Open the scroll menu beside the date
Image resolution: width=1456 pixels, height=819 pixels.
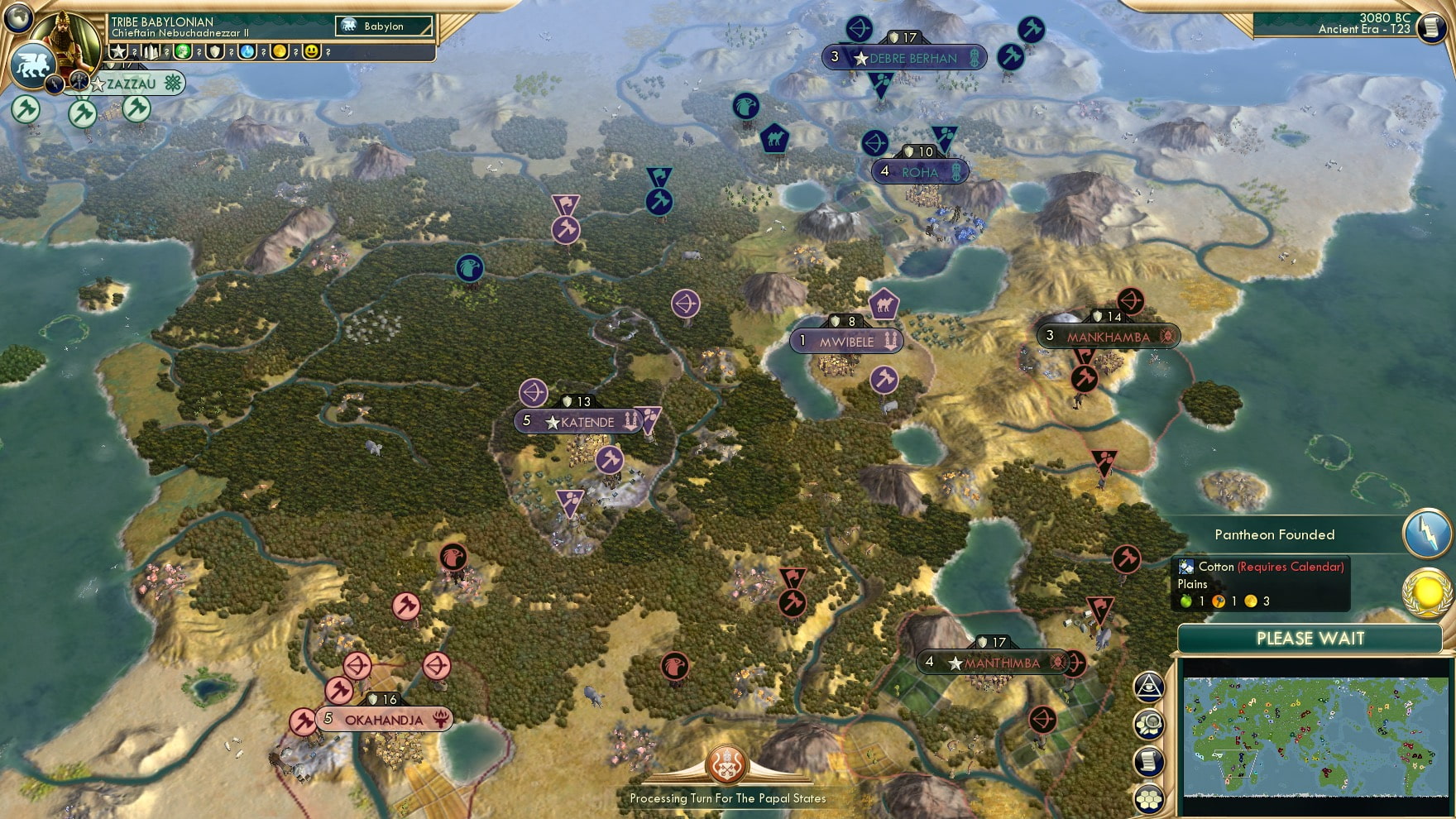1430,27
